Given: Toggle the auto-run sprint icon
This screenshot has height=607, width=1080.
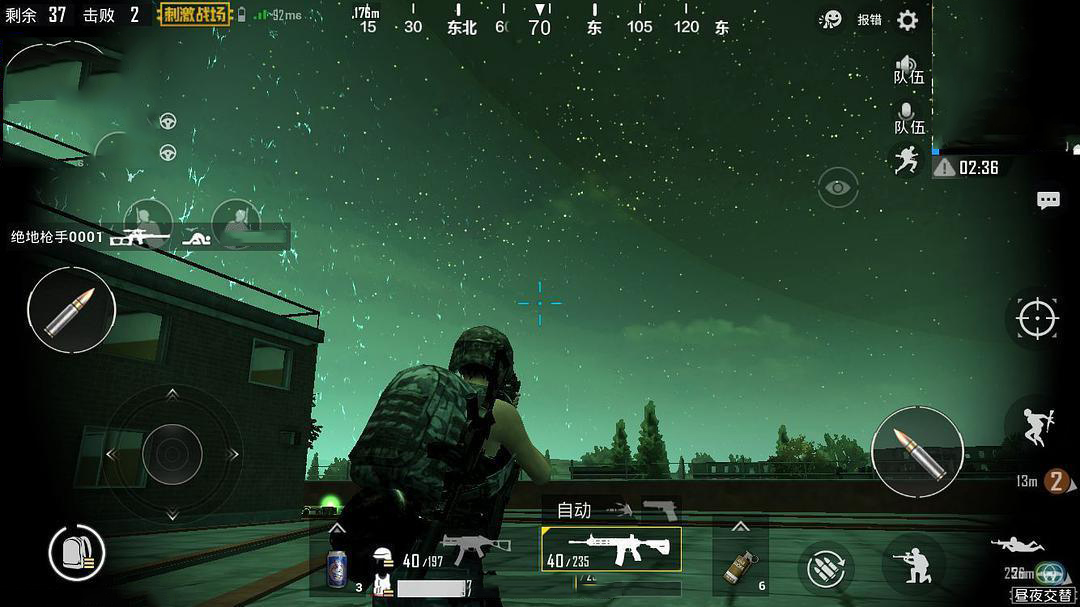Looking at the screenshot, I should [x=907, y=159].
